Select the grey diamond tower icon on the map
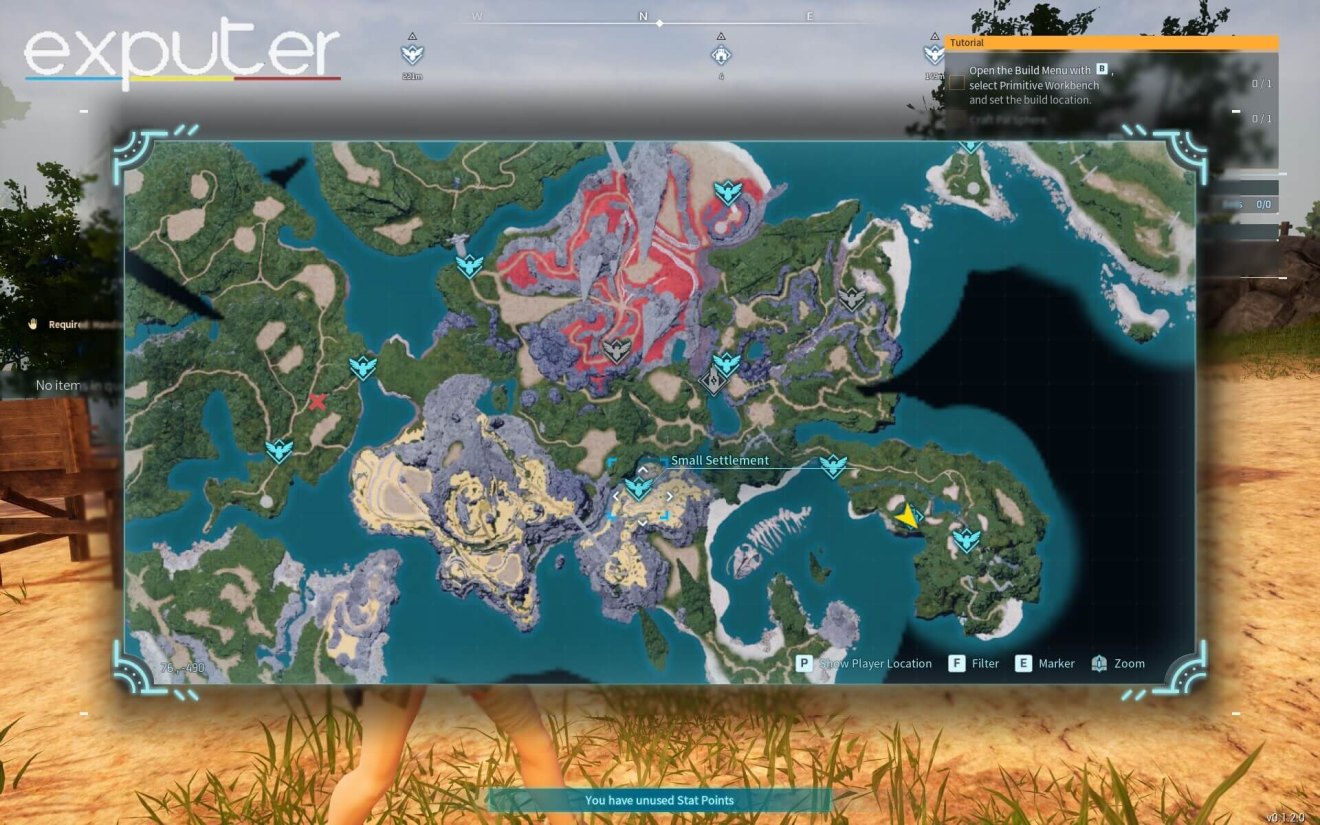Screen dimensions: 1320x825 (713, 380)
